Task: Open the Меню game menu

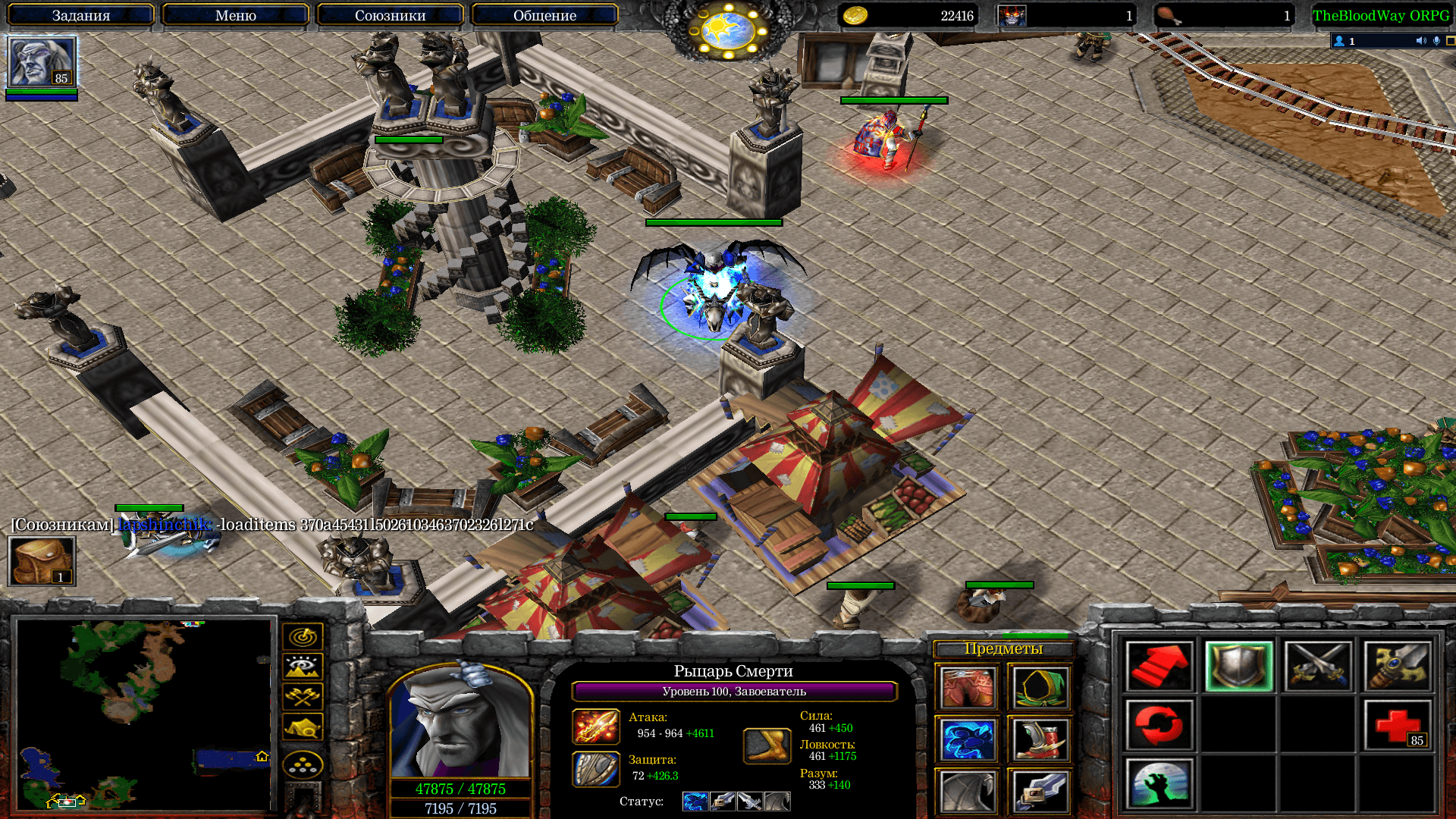Action: tap(236, 15)
